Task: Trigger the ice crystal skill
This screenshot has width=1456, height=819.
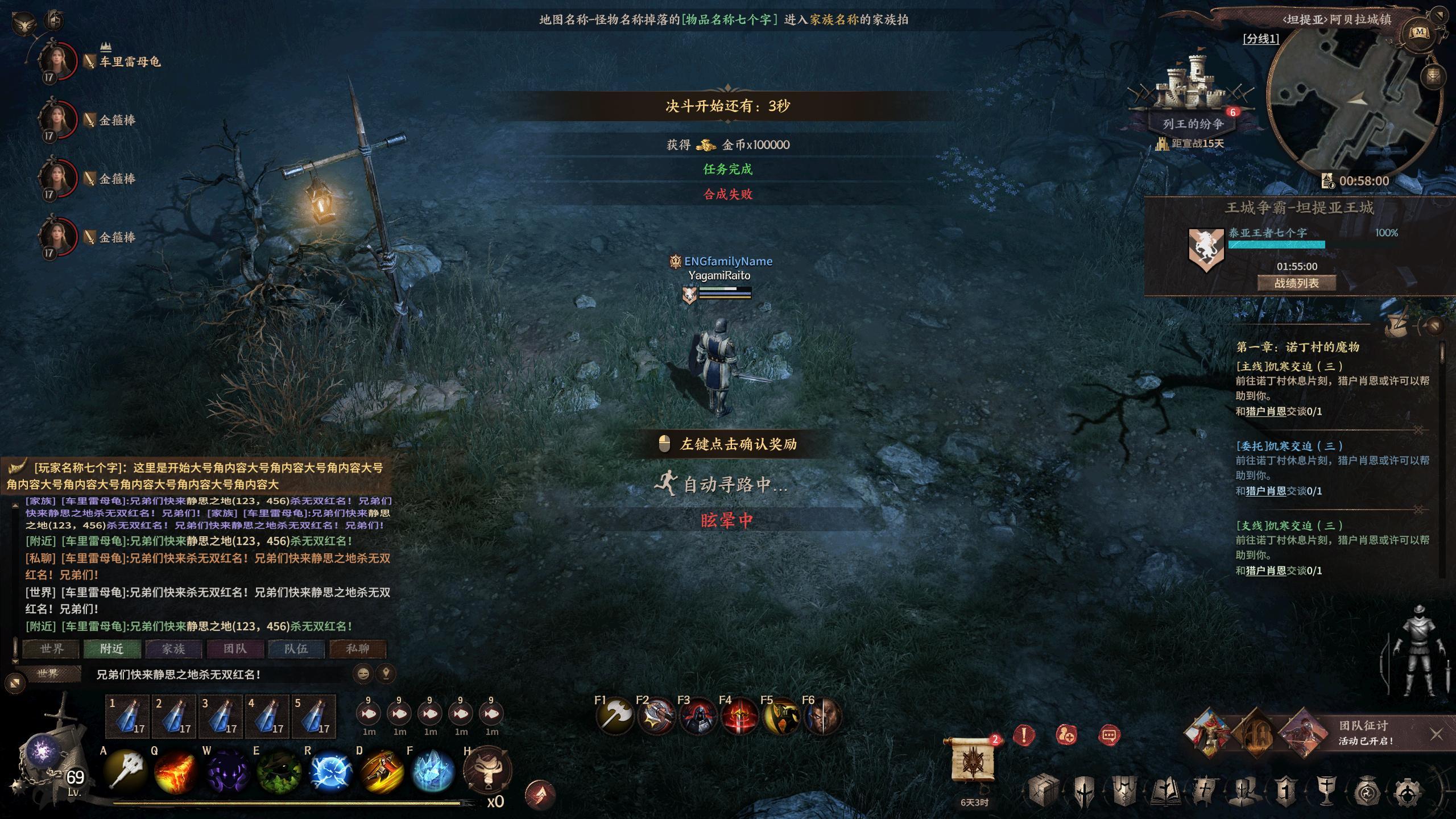Action: [432, 772]
